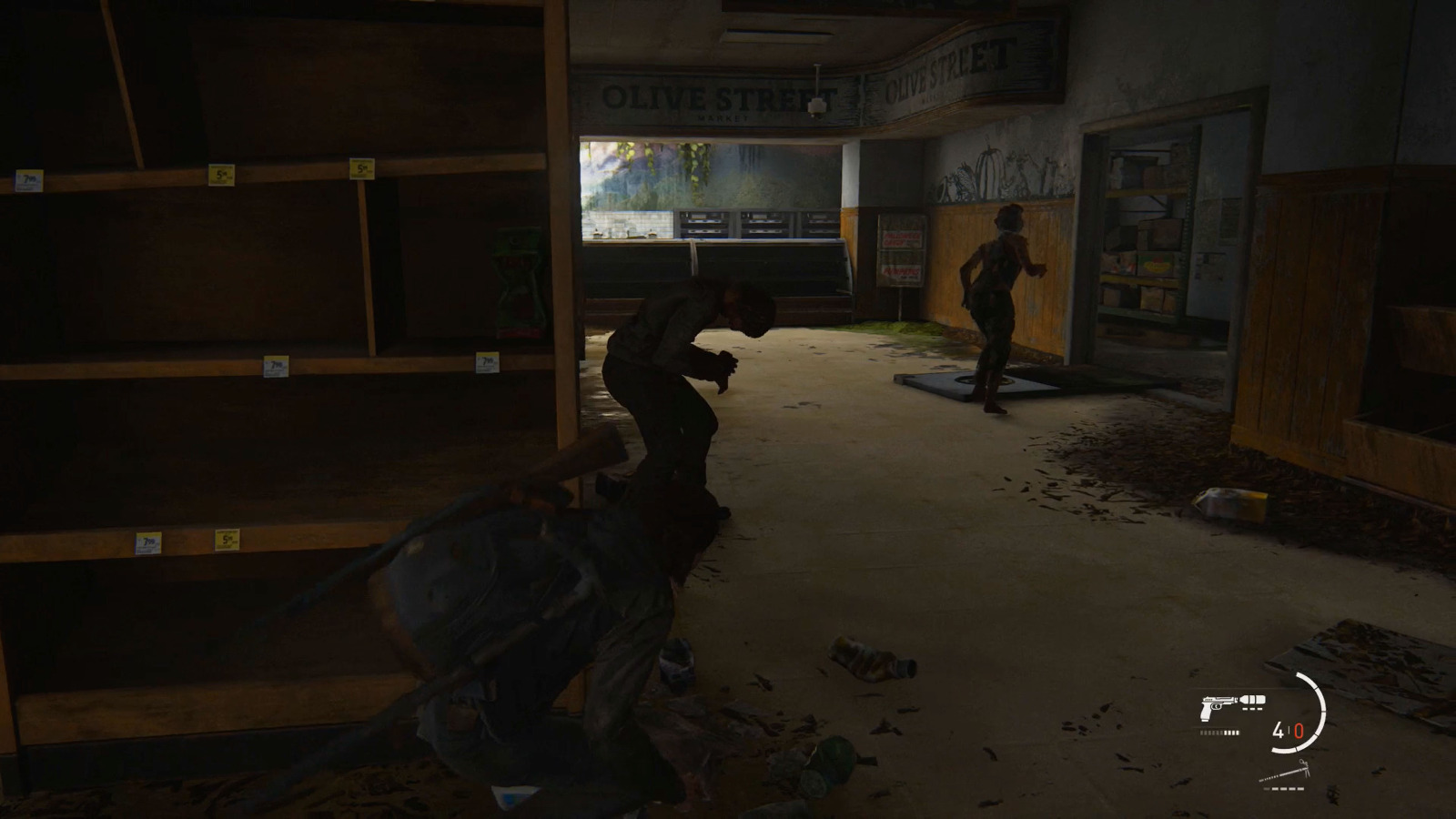Toggle a dash in the arrow count row

tap(1285, 788)
